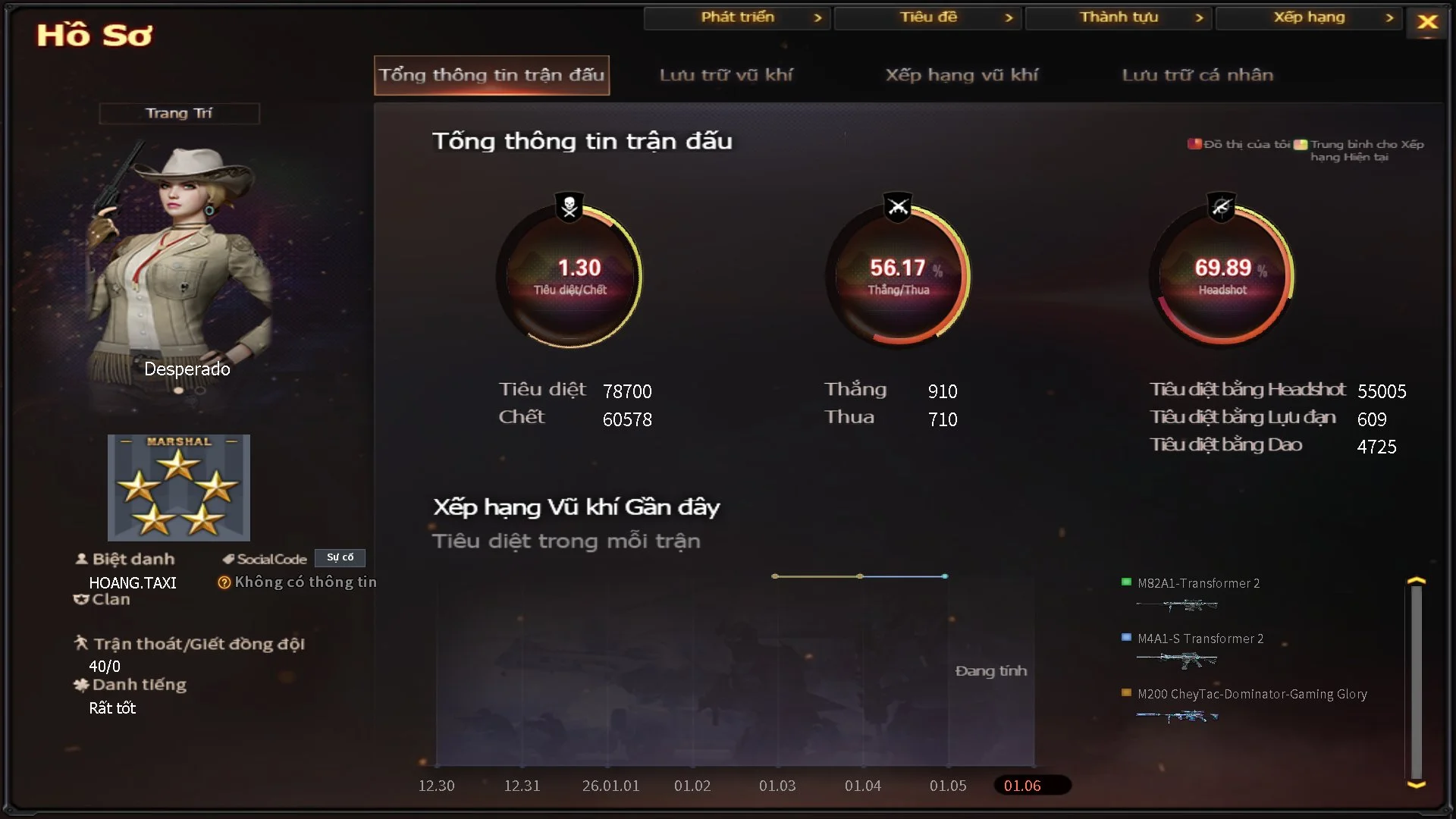
Task: Open the Xếp hạng vũ khí tab
Action: click(962, 75)
